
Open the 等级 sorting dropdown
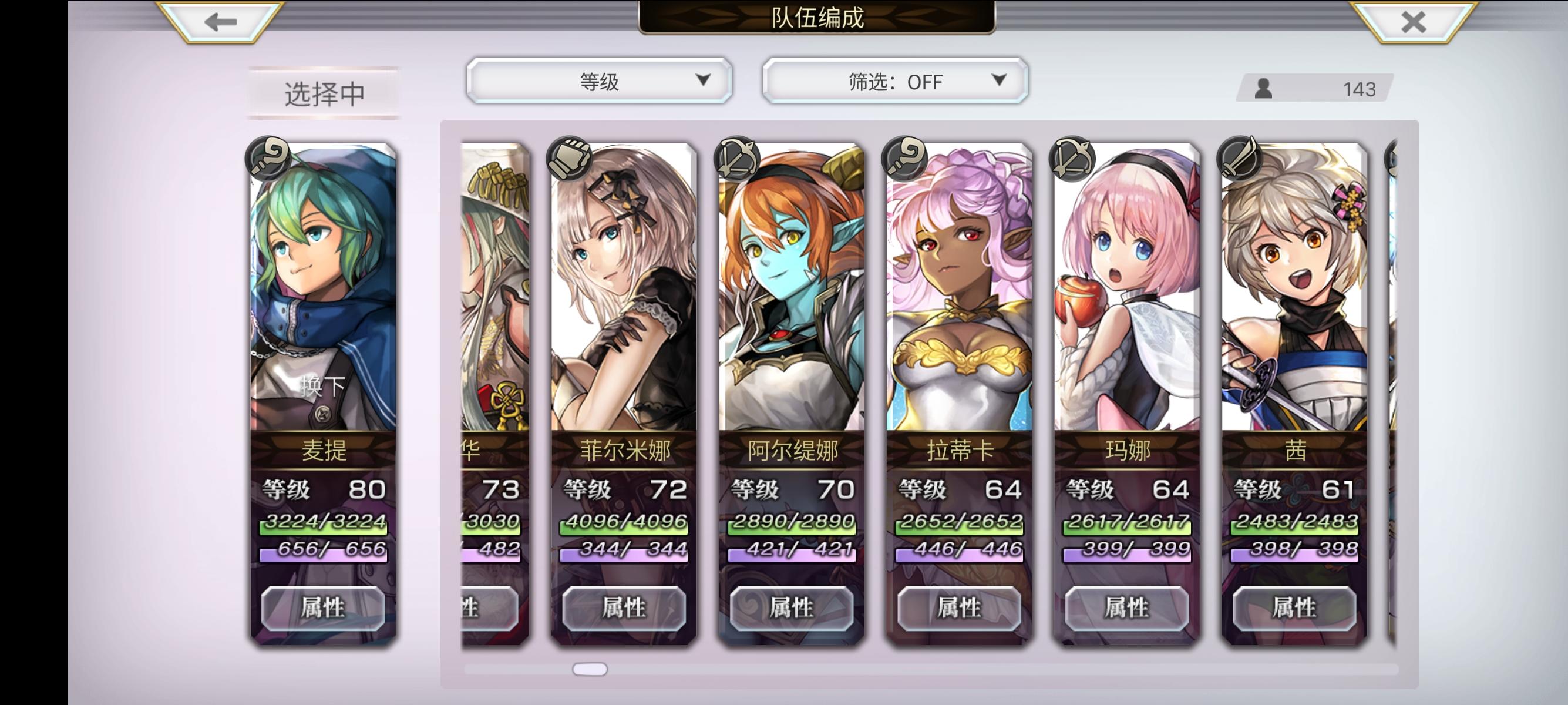pyautogui.click(x=600, y=80)
